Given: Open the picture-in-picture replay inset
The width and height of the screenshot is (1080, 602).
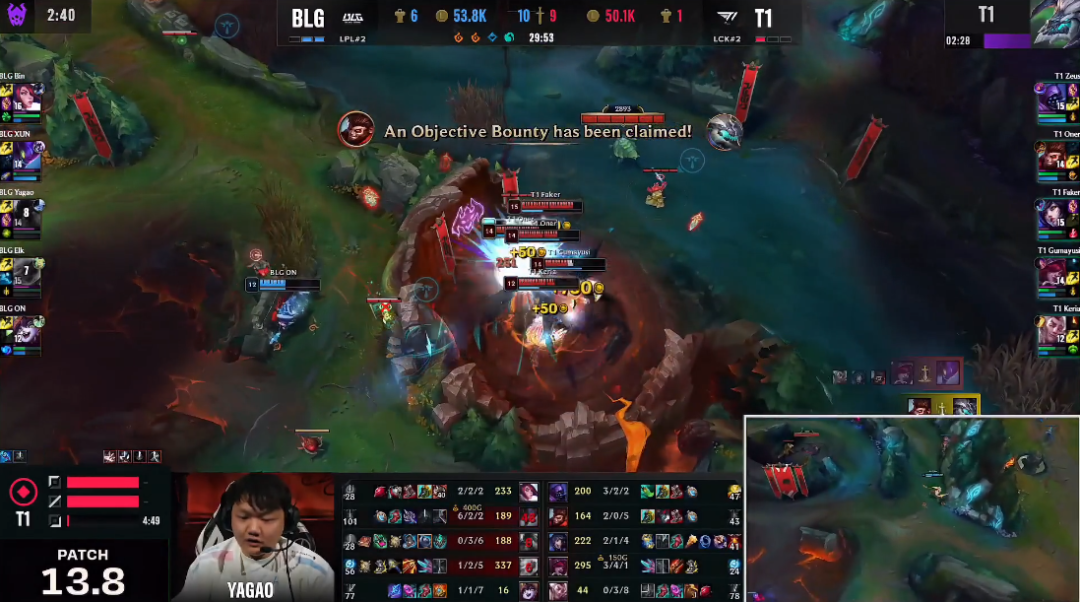Looking at the screenshot, I should [911, 509].
